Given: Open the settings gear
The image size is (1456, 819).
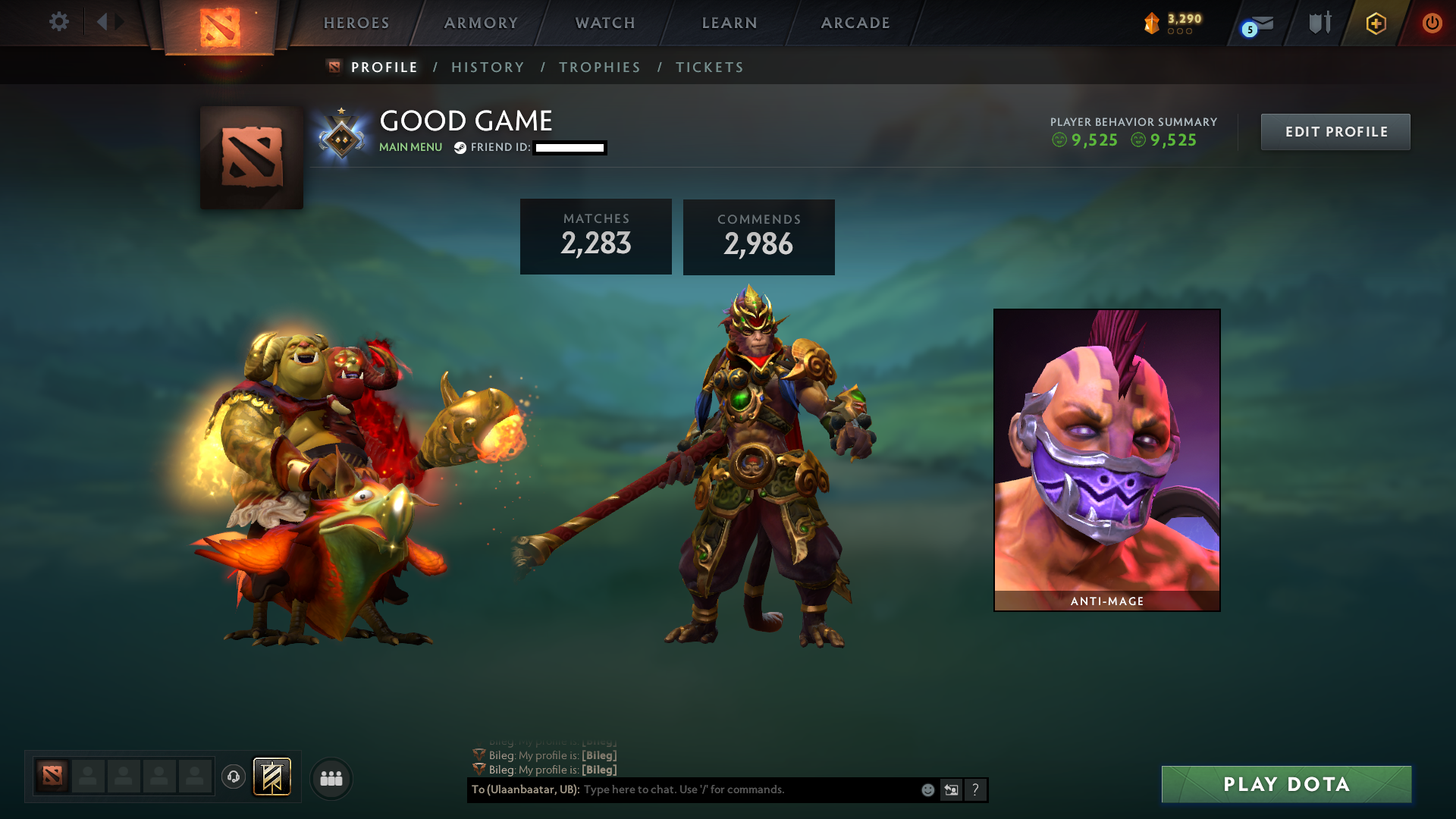Looking at the screenshot, I should 59,22.
